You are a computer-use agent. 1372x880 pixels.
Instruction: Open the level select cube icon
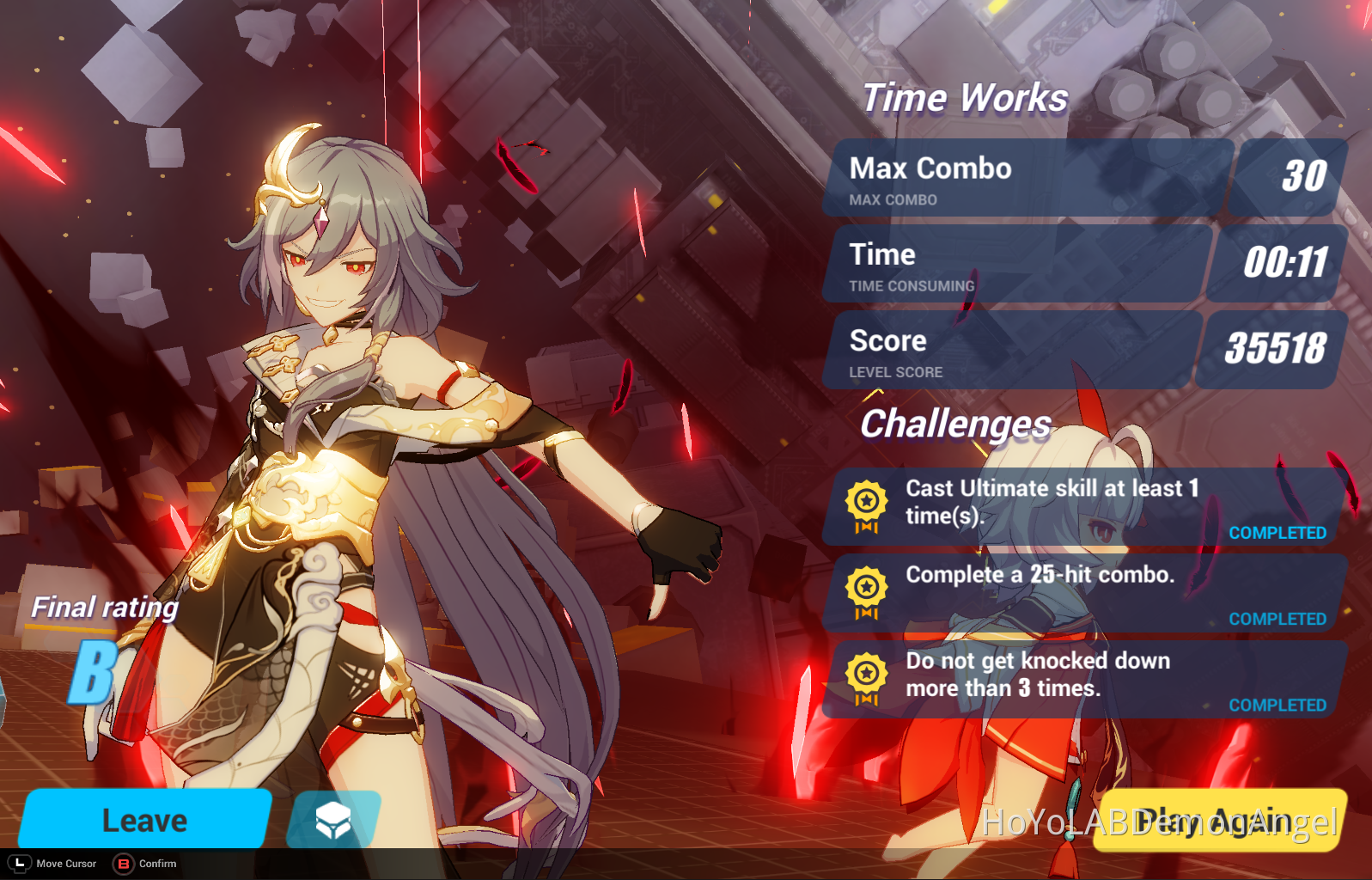334,821
